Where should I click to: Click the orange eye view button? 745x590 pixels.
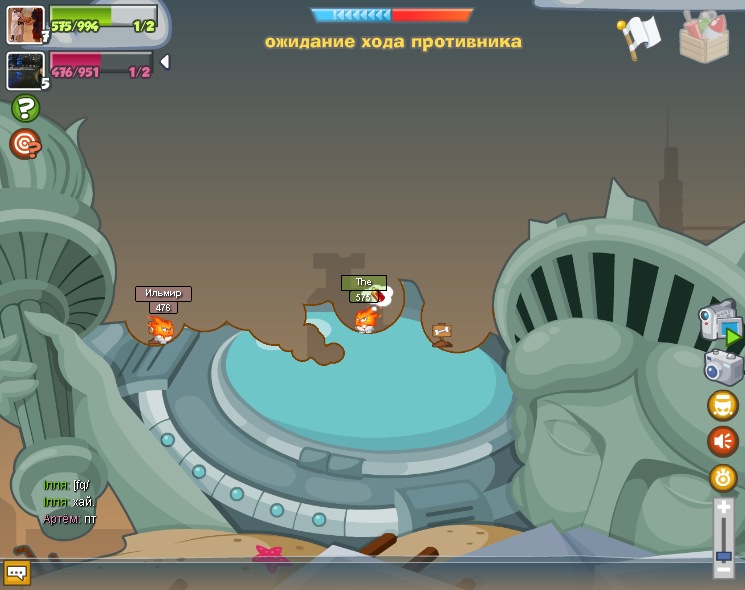coord(722,478)
